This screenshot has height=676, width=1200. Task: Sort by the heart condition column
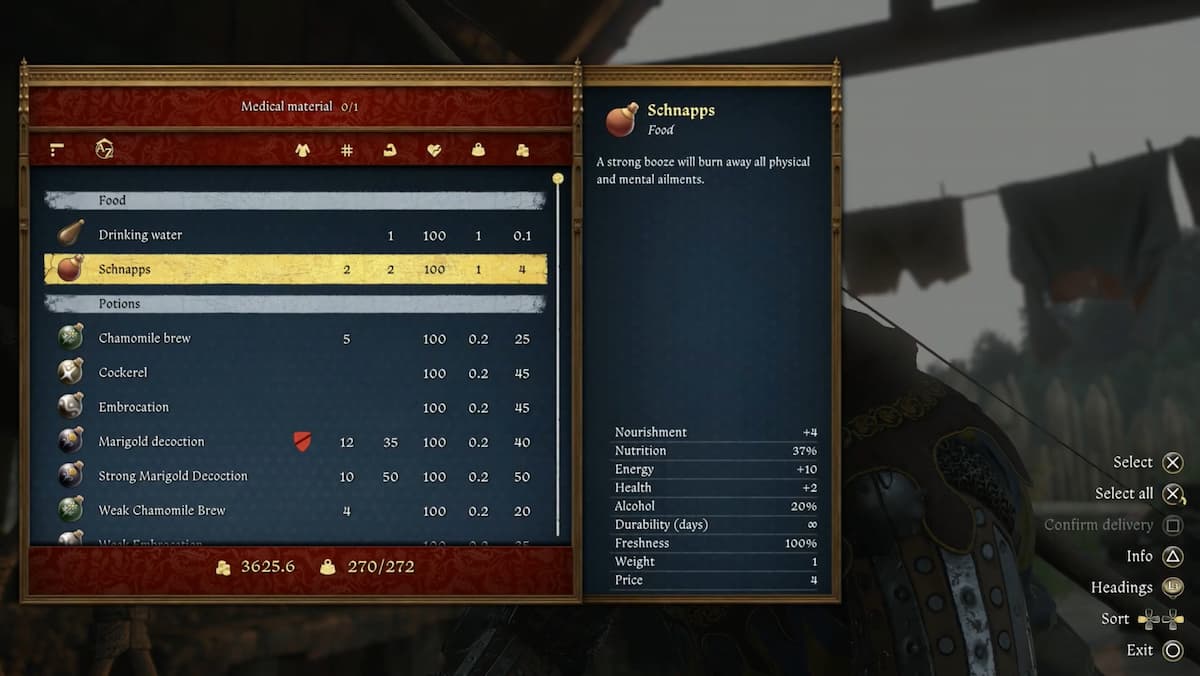point(434,150)
